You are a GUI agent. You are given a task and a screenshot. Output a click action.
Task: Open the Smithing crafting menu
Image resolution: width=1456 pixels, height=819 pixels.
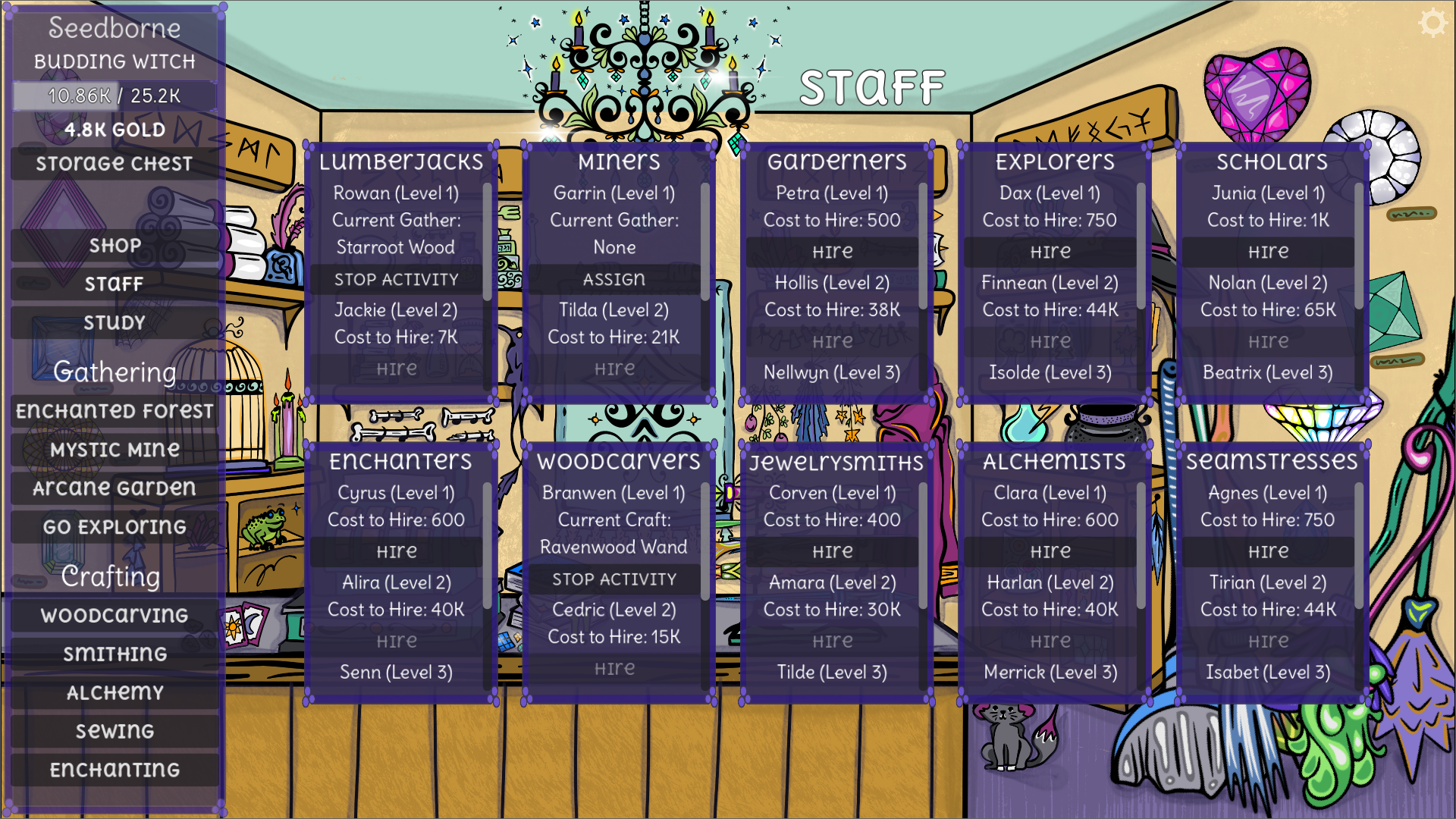(114, 654)
